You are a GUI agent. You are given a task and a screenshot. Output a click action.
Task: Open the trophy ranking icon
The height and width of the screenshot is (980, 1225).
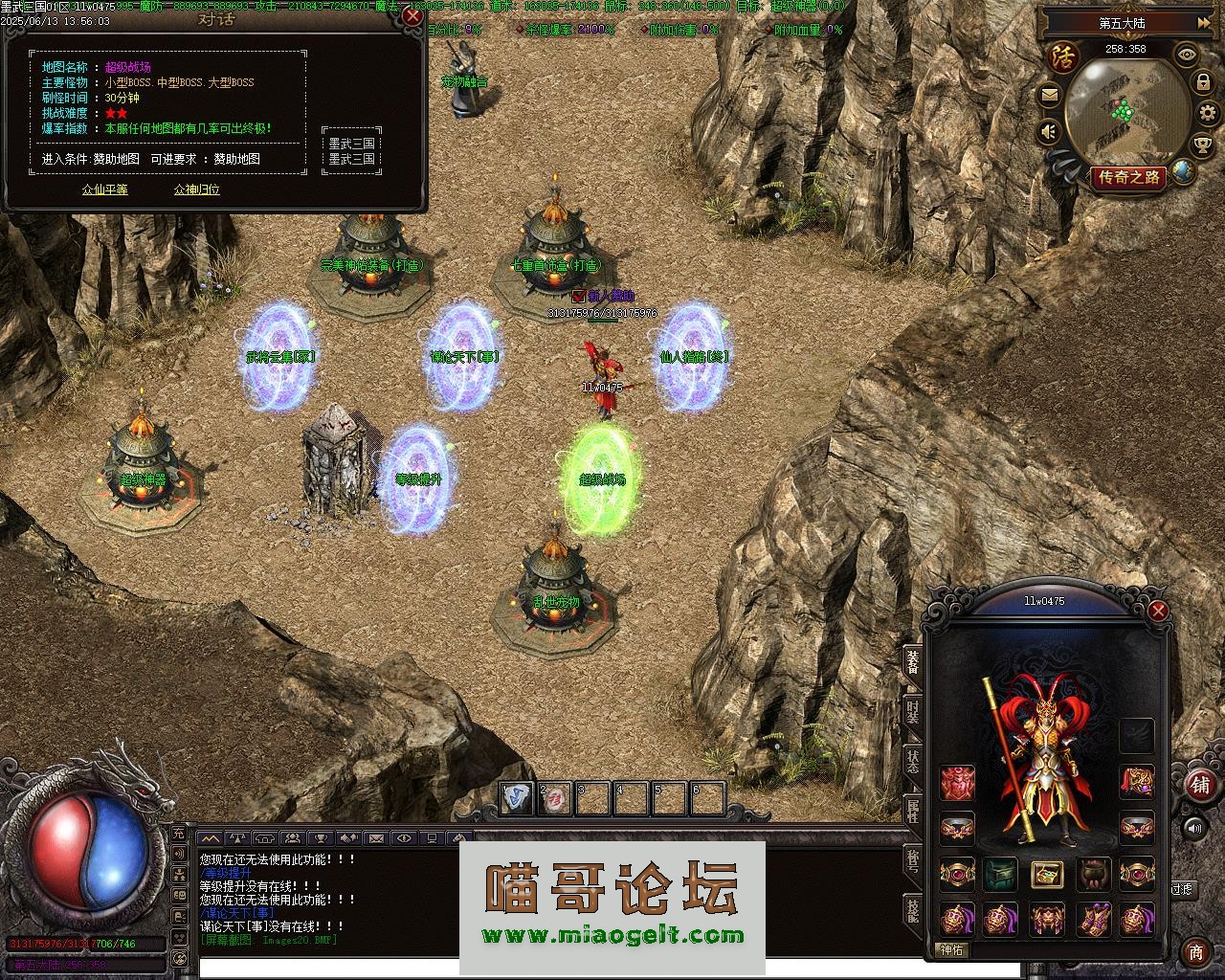[x=1202, y=145]
